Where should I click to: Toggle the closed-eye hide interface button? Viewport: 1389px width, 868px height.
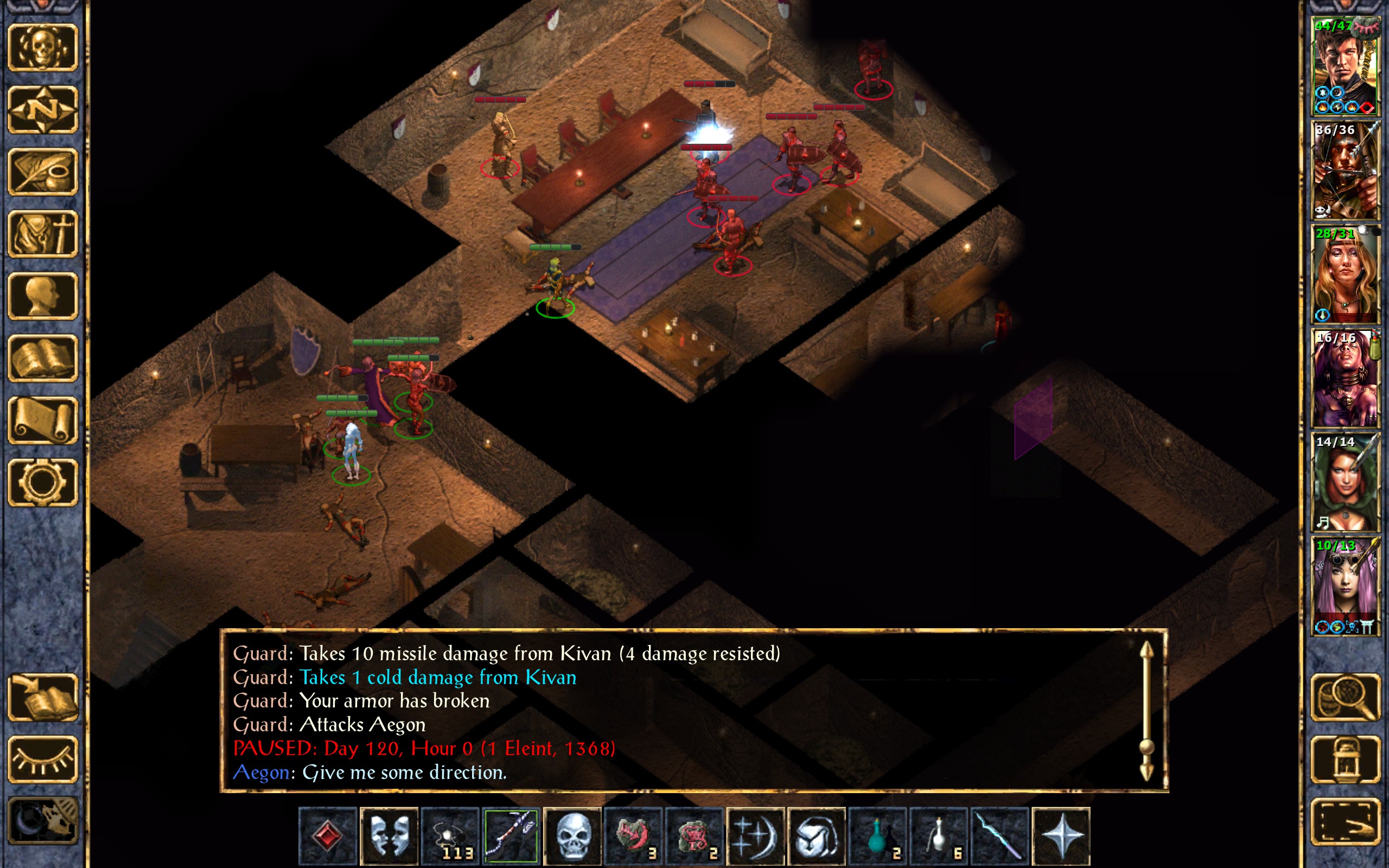pyautogui.click(x=43, y=759)
